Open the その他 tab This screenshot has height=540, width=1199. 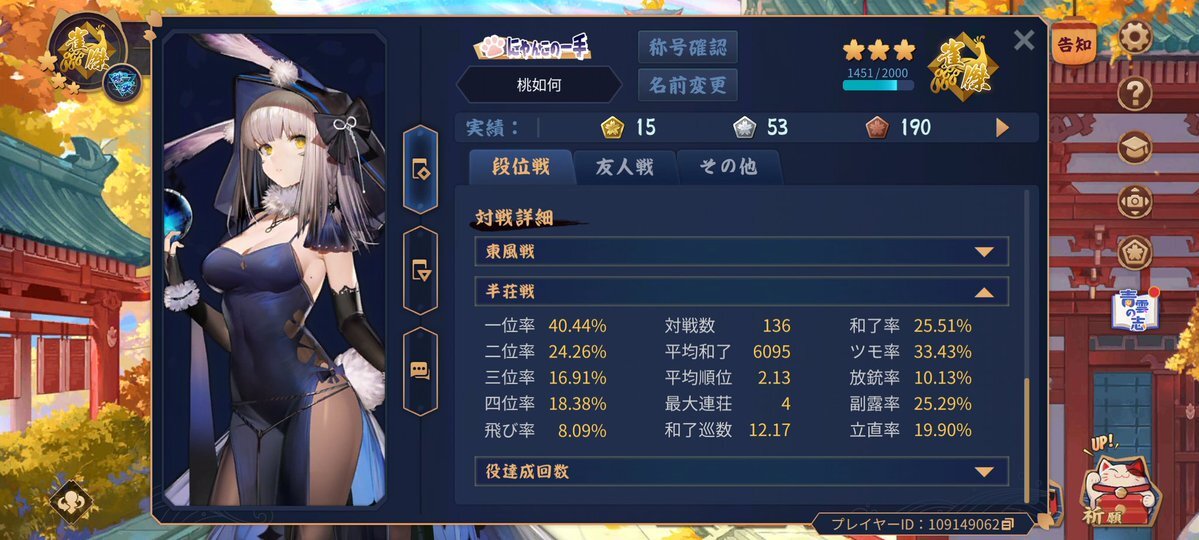point(728,167)
